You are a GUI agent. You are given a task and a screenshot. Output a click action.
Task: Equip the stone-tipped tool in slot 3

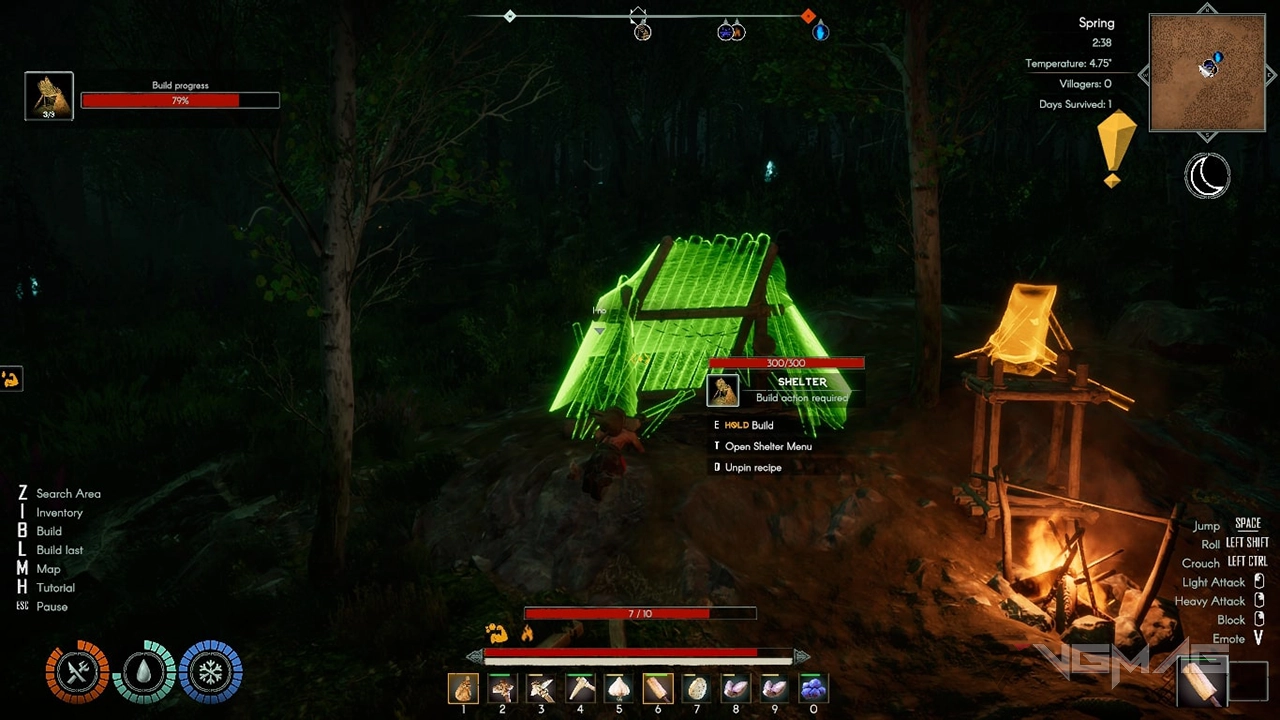(541, 688)
